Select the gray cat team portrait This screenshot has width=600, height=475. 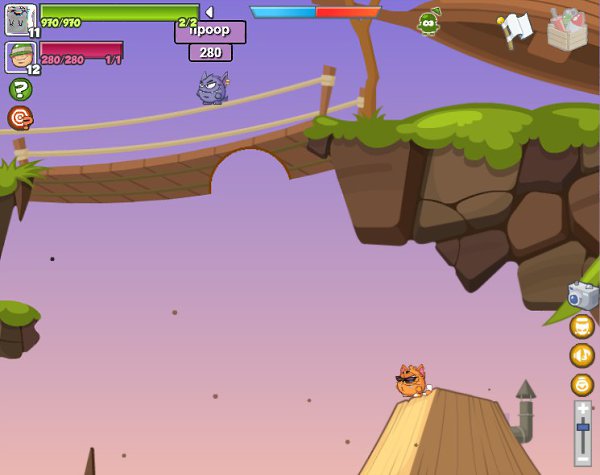click(20, 18)
